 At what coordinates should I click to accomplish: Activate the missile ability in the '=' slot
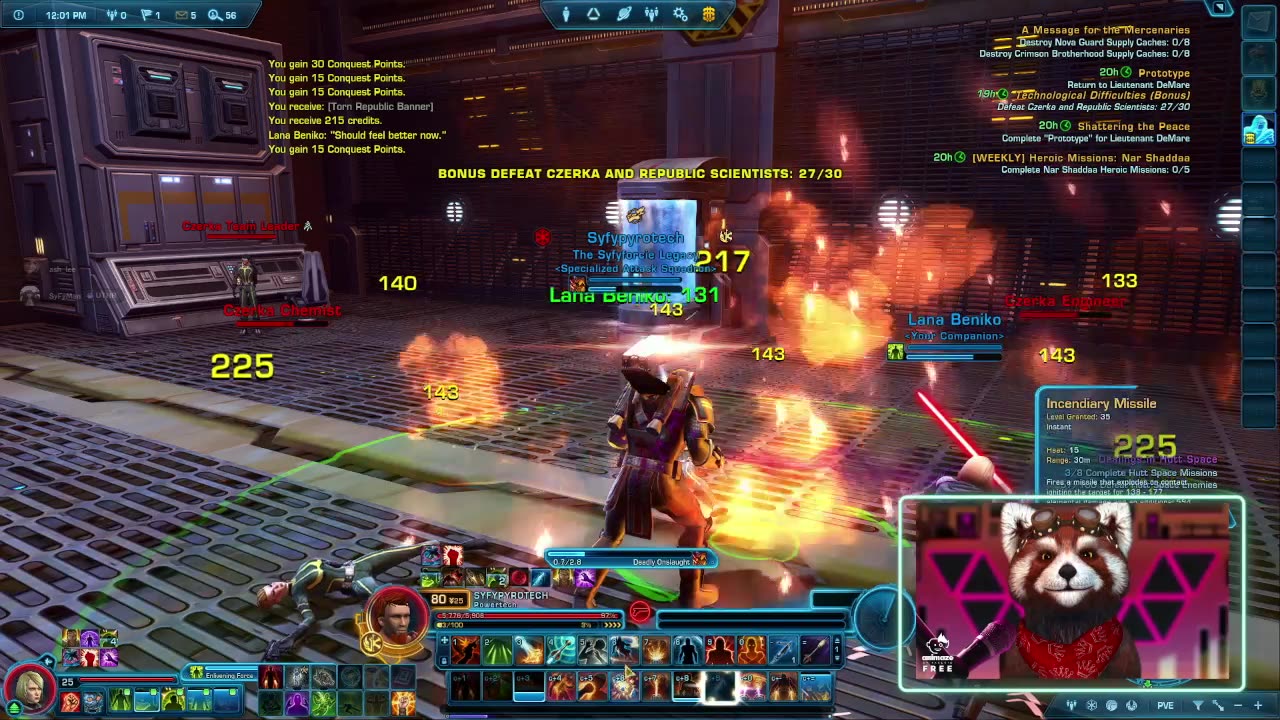click(815, 652)
